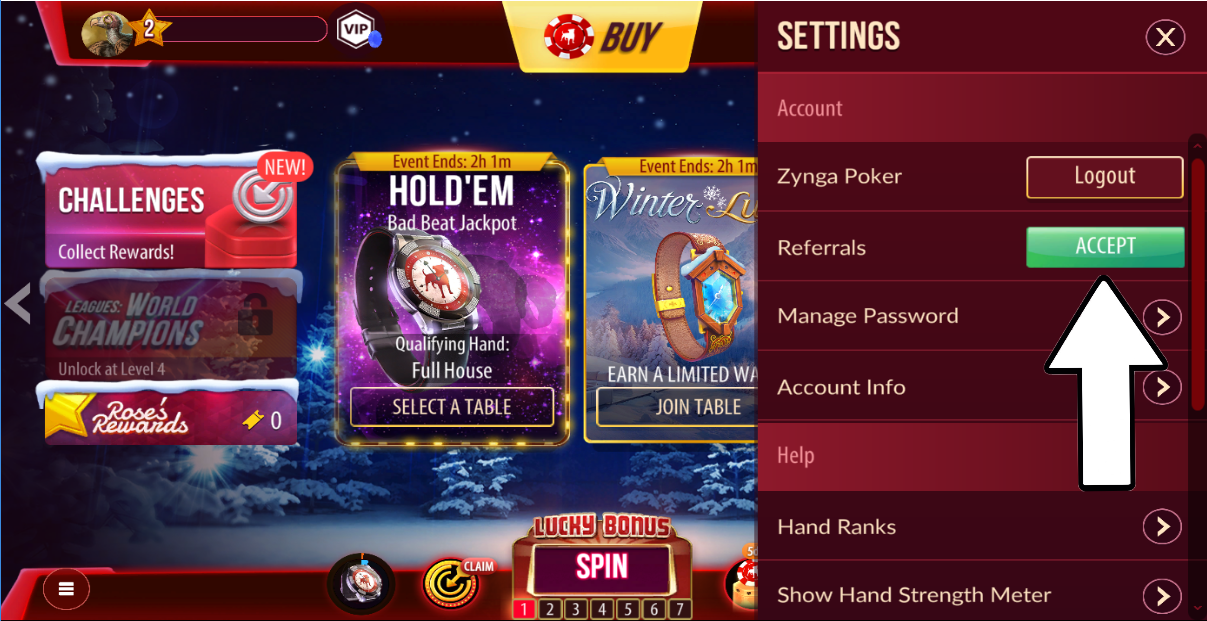
Task: Open the hamburger menu button
Action: pyautogui.click(x=66, y=589)
